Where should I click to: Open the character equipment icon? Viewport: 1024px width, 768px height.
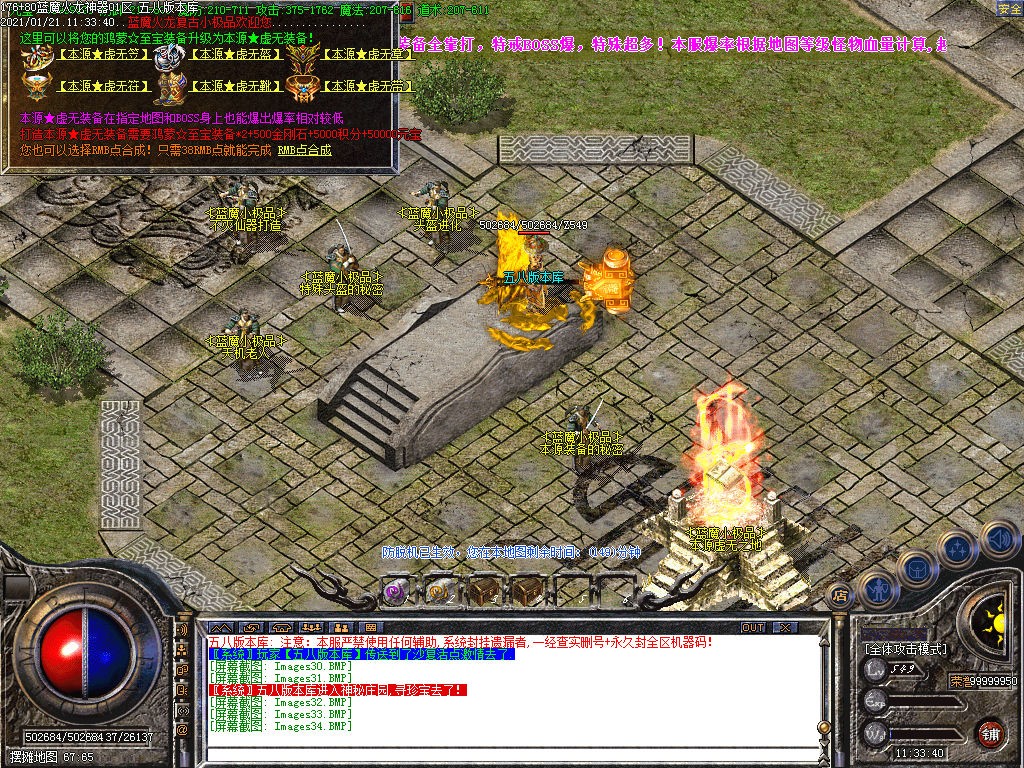(877, 589)
